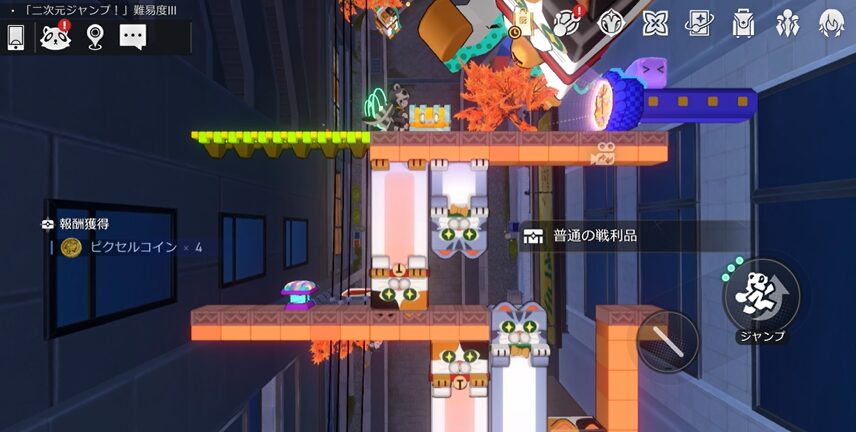856x432 pixels.
Task: Open the phone menu icon
Action: [x=16, y=37]
